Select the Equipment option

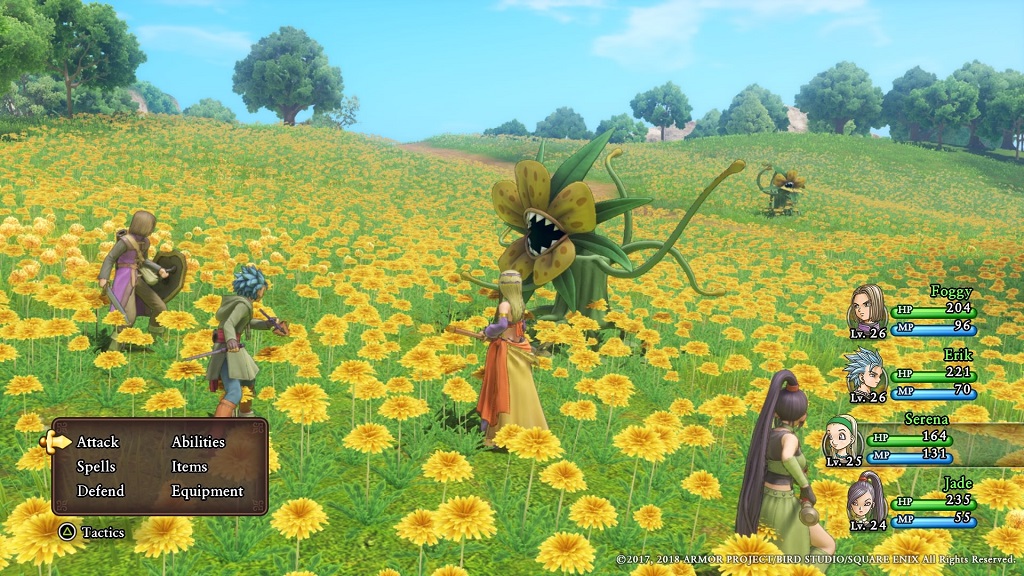point(207,491)
